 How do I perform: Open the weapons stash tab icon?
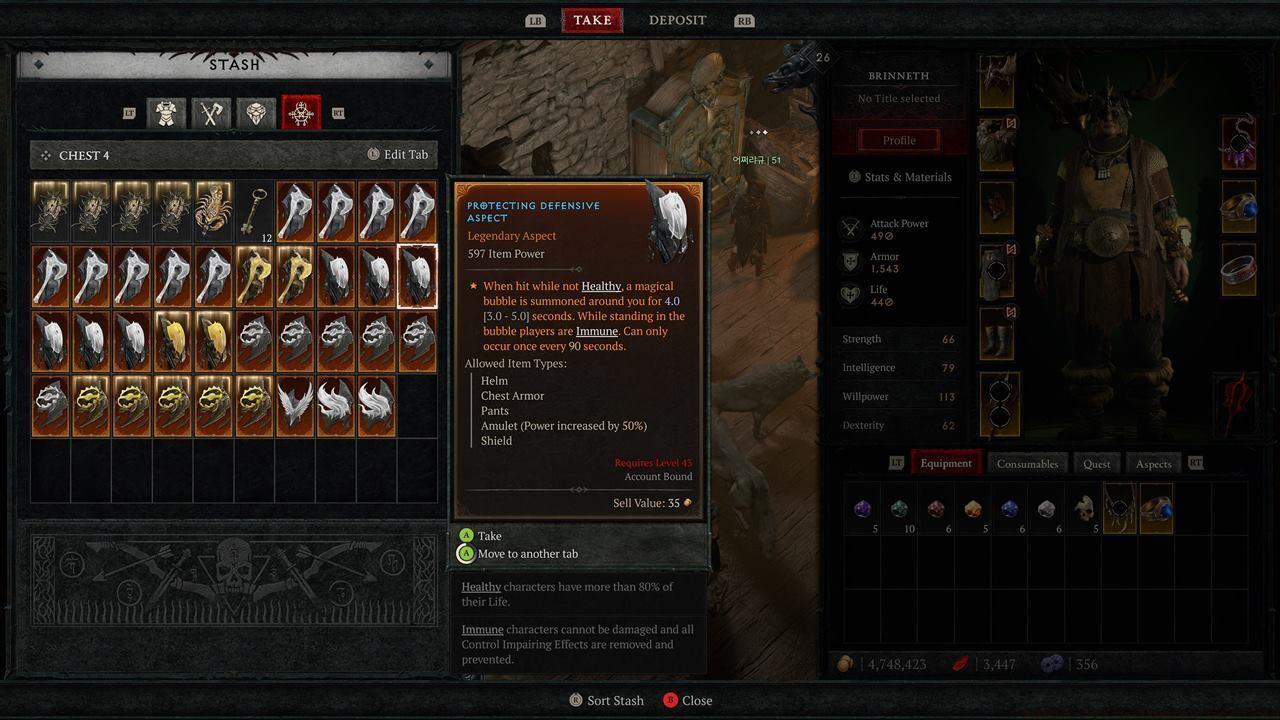(x=209, y=113)
